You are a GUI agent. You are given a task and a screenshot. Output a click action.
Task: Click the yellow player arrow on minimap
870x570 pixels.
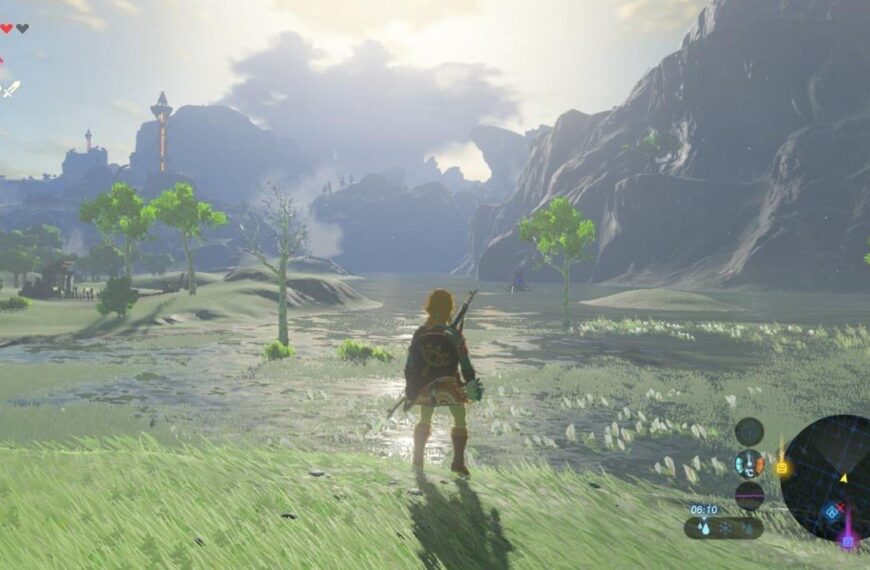pos(843,478)
